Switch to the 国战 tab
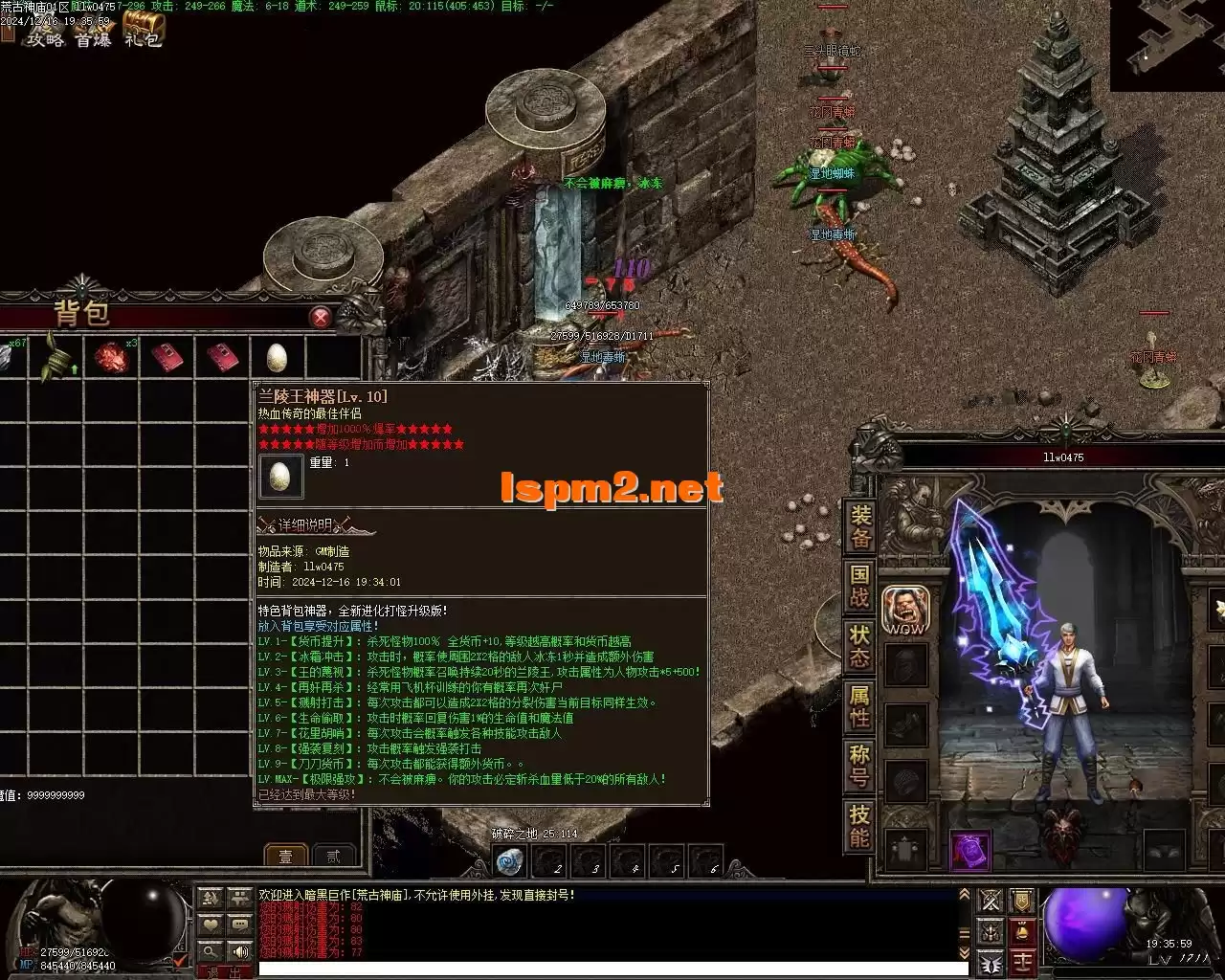1225x980 pixels. coord(860,586)
